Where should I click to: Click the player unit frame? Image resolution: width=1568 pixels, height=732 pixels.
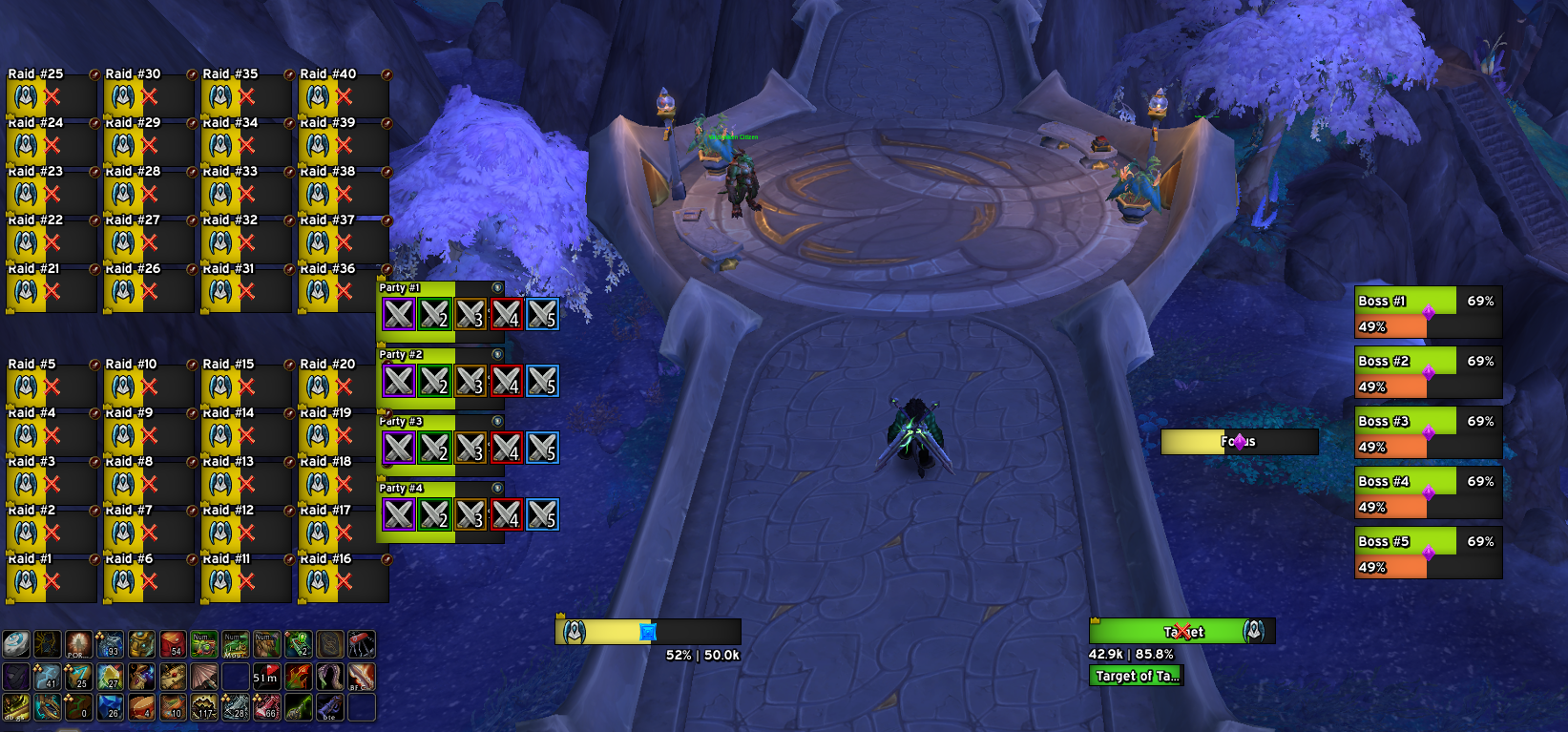(647, 631)
